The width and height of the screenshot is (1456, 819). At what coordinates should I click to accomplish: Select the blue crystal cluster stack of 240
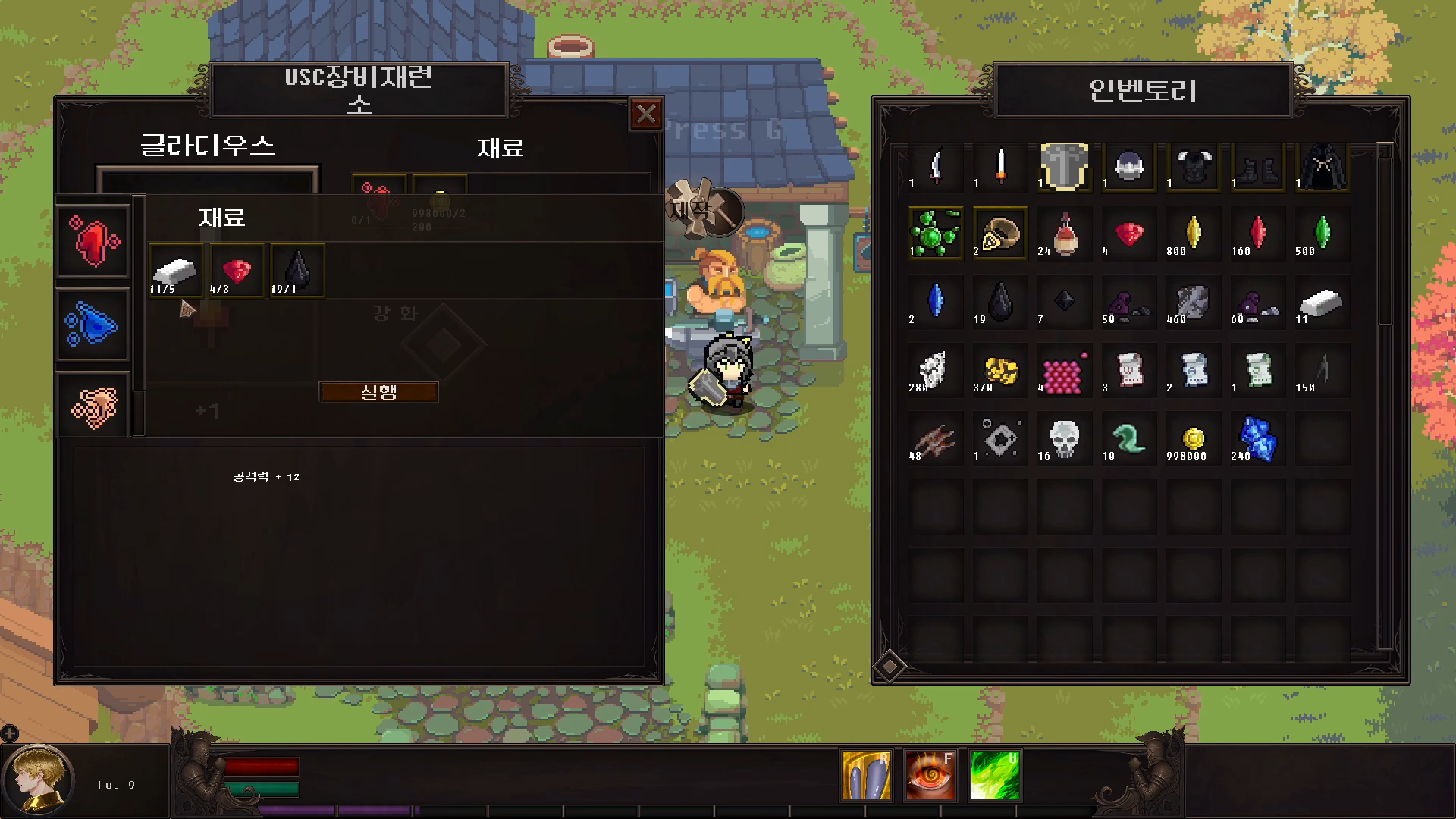(1257, 438)
